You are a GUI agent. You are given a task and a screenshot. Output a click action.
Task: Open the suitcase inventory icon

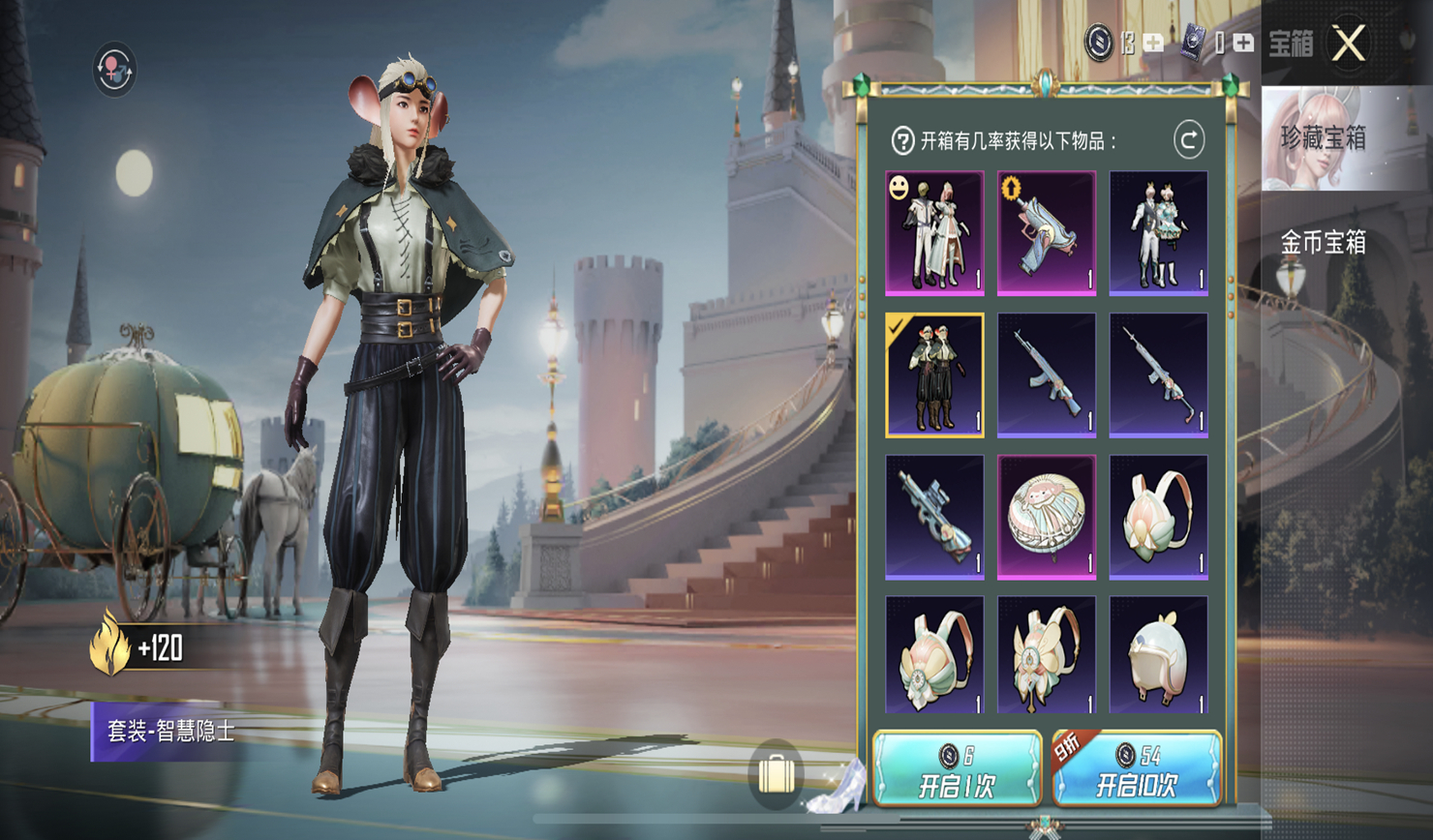point(776,774)
